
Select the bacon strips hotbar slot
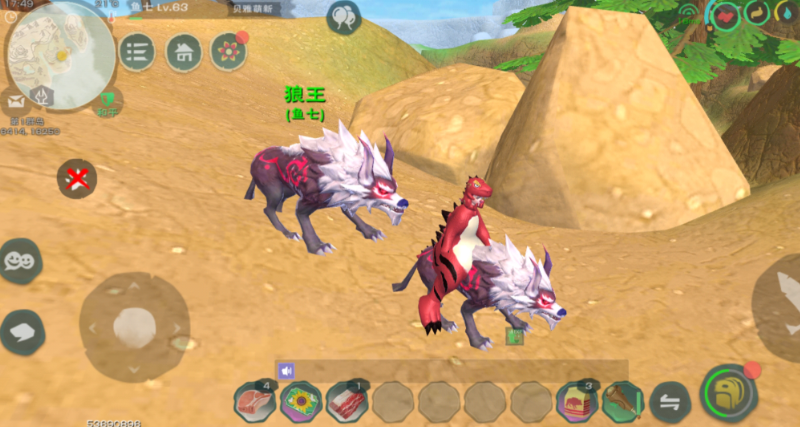click(x=346, y=402)
